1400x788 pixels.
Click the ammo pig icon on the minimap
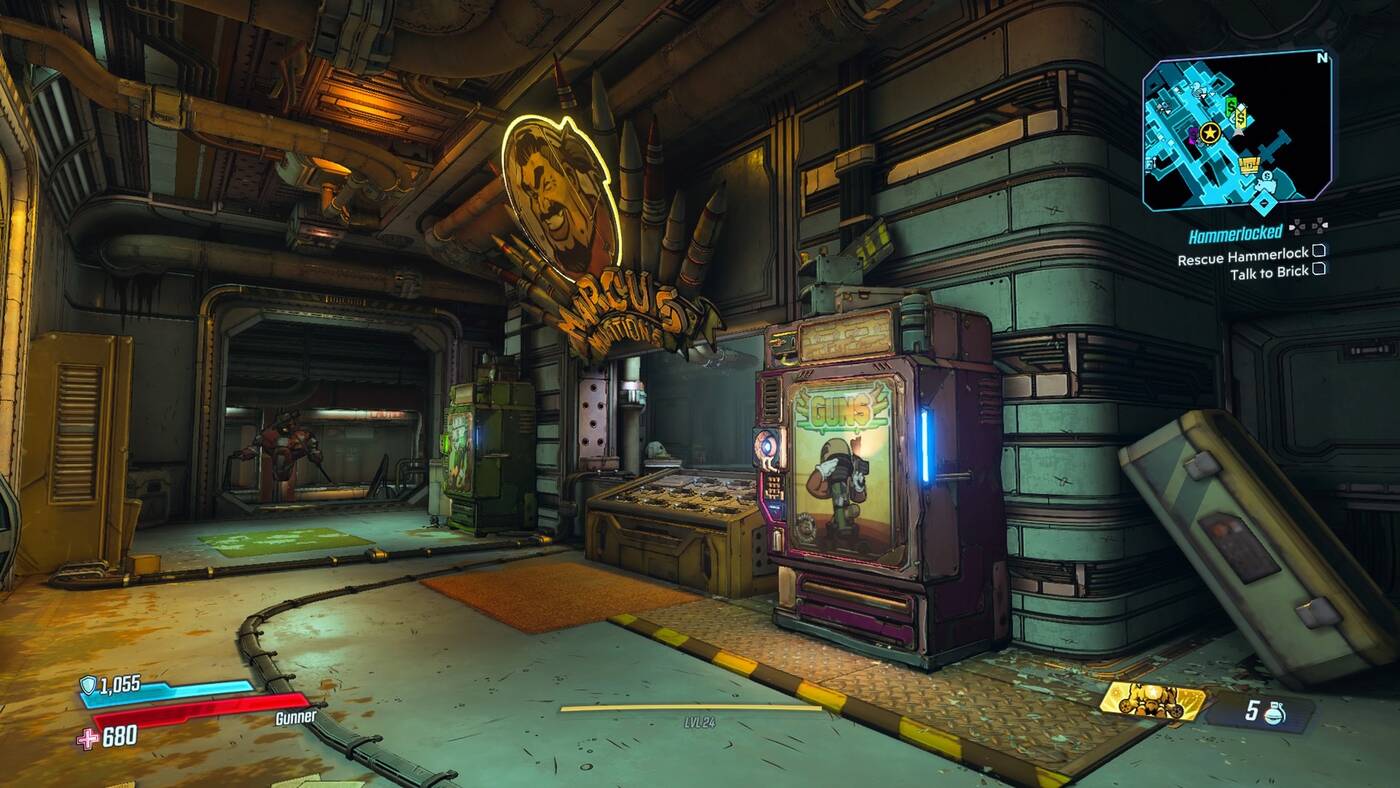[x=1266, y=185]
